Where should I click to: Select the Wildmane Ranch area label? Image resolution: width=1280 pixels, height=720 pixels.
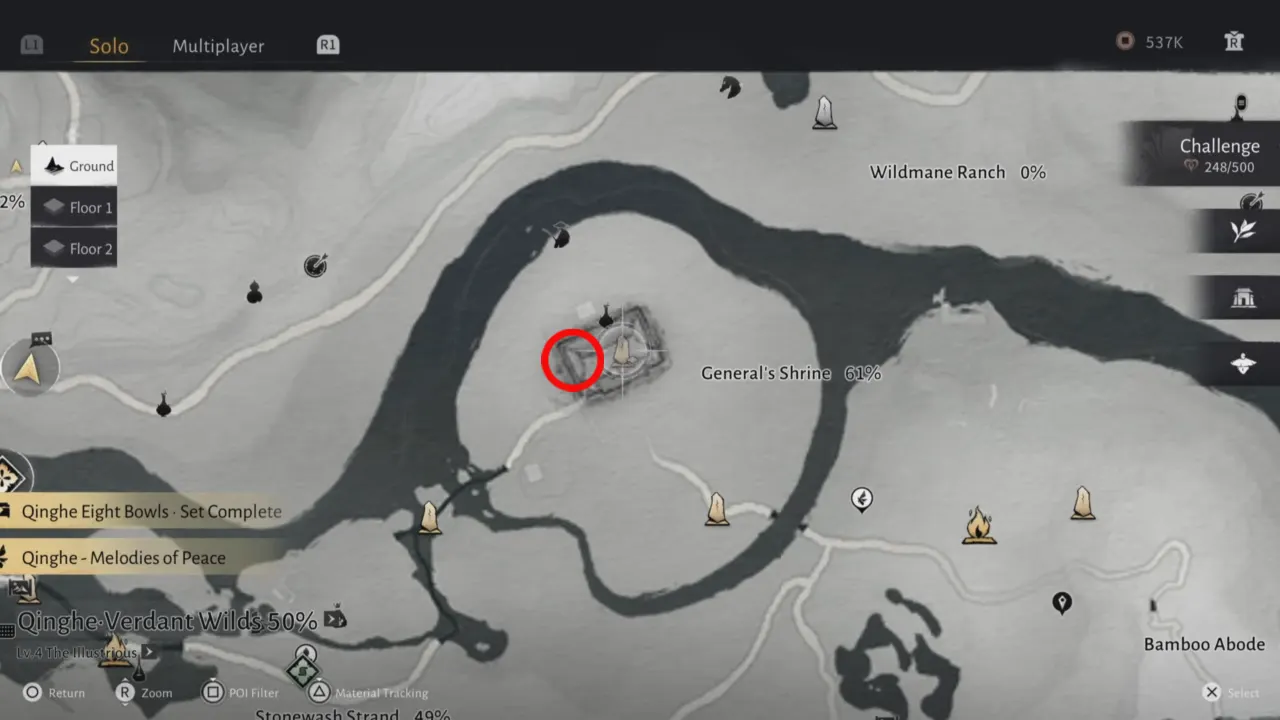(937, 172)
